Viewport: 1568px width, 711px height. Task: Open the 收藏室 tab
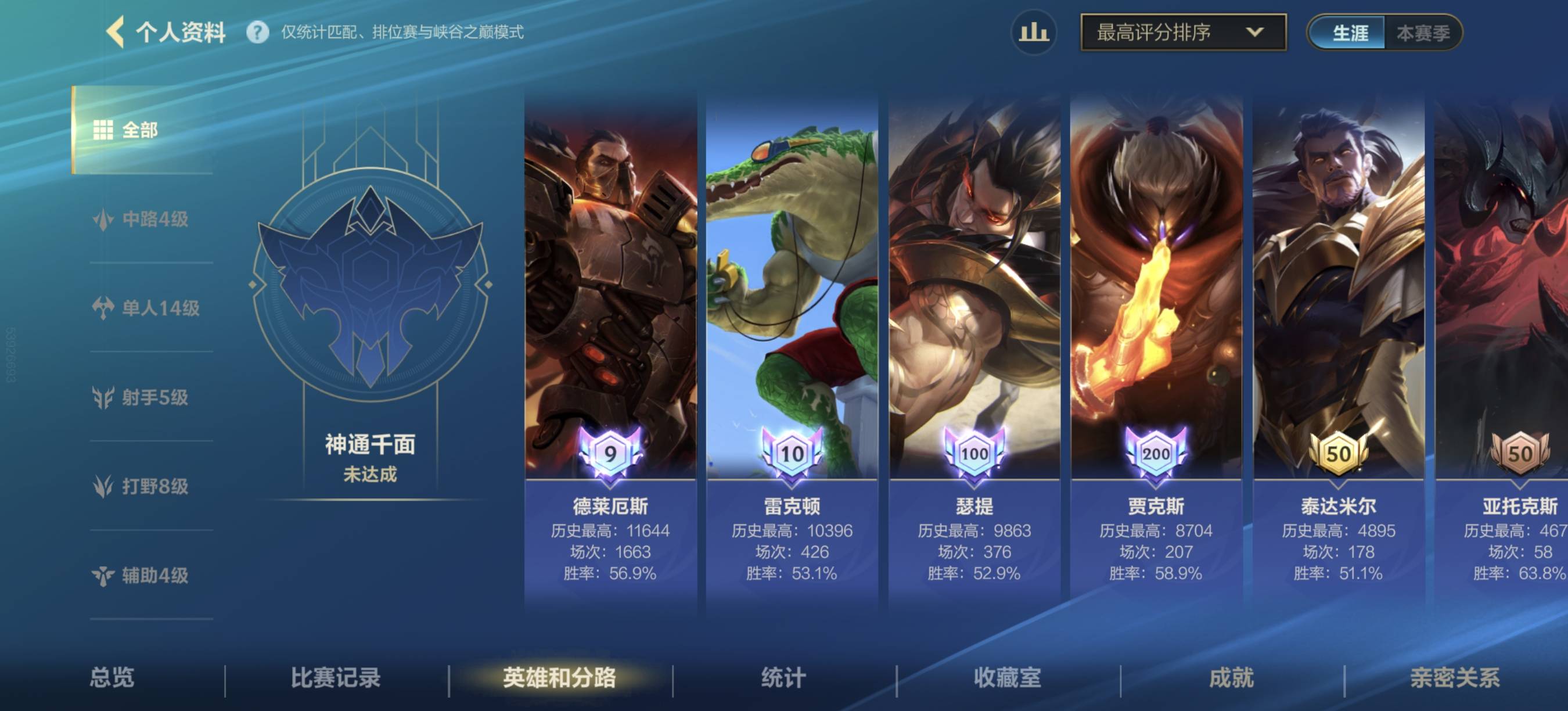click(1008, 677)
